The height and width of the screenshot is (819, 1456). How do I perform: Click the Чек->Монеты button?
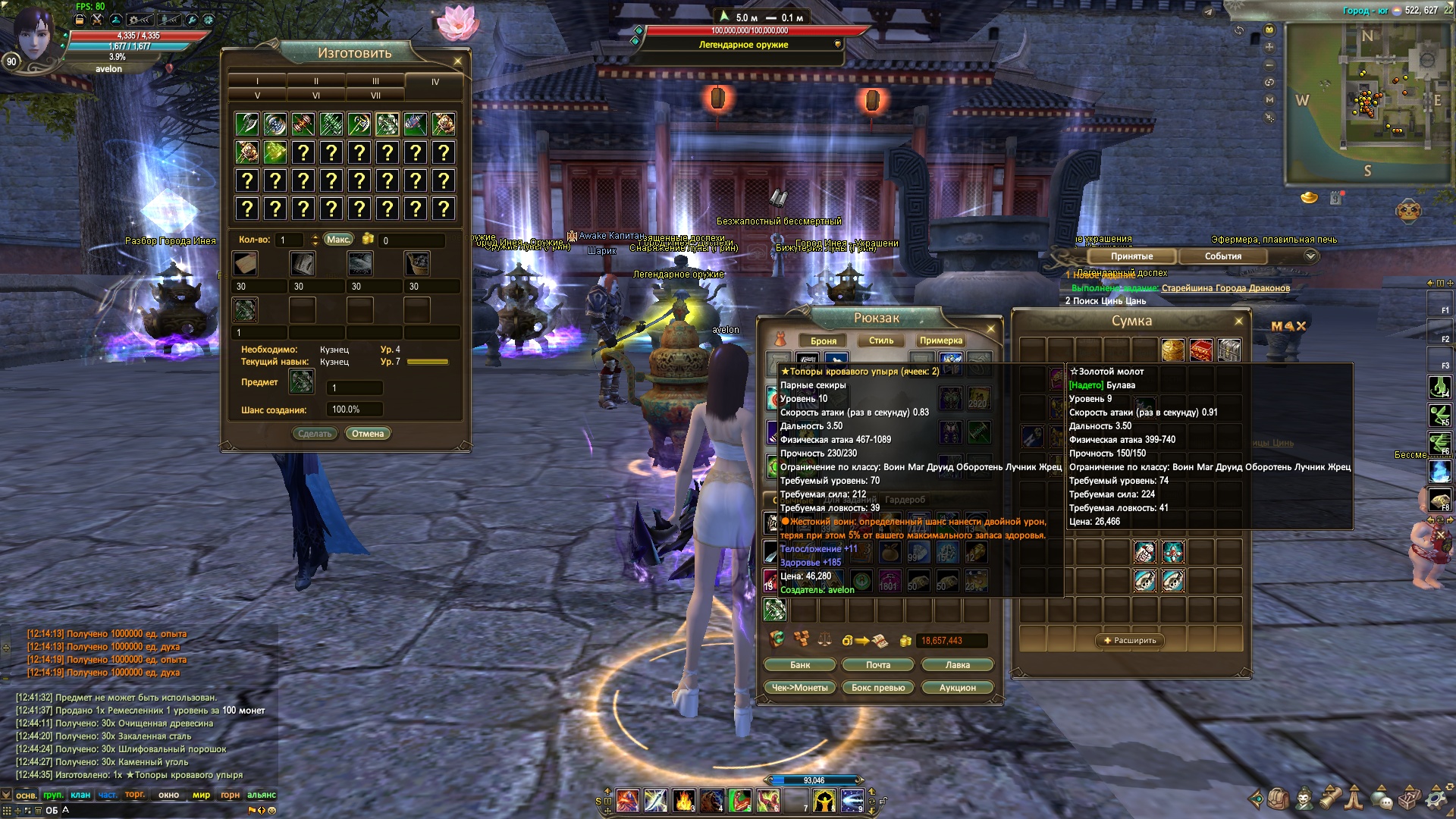tap(799, 688)
